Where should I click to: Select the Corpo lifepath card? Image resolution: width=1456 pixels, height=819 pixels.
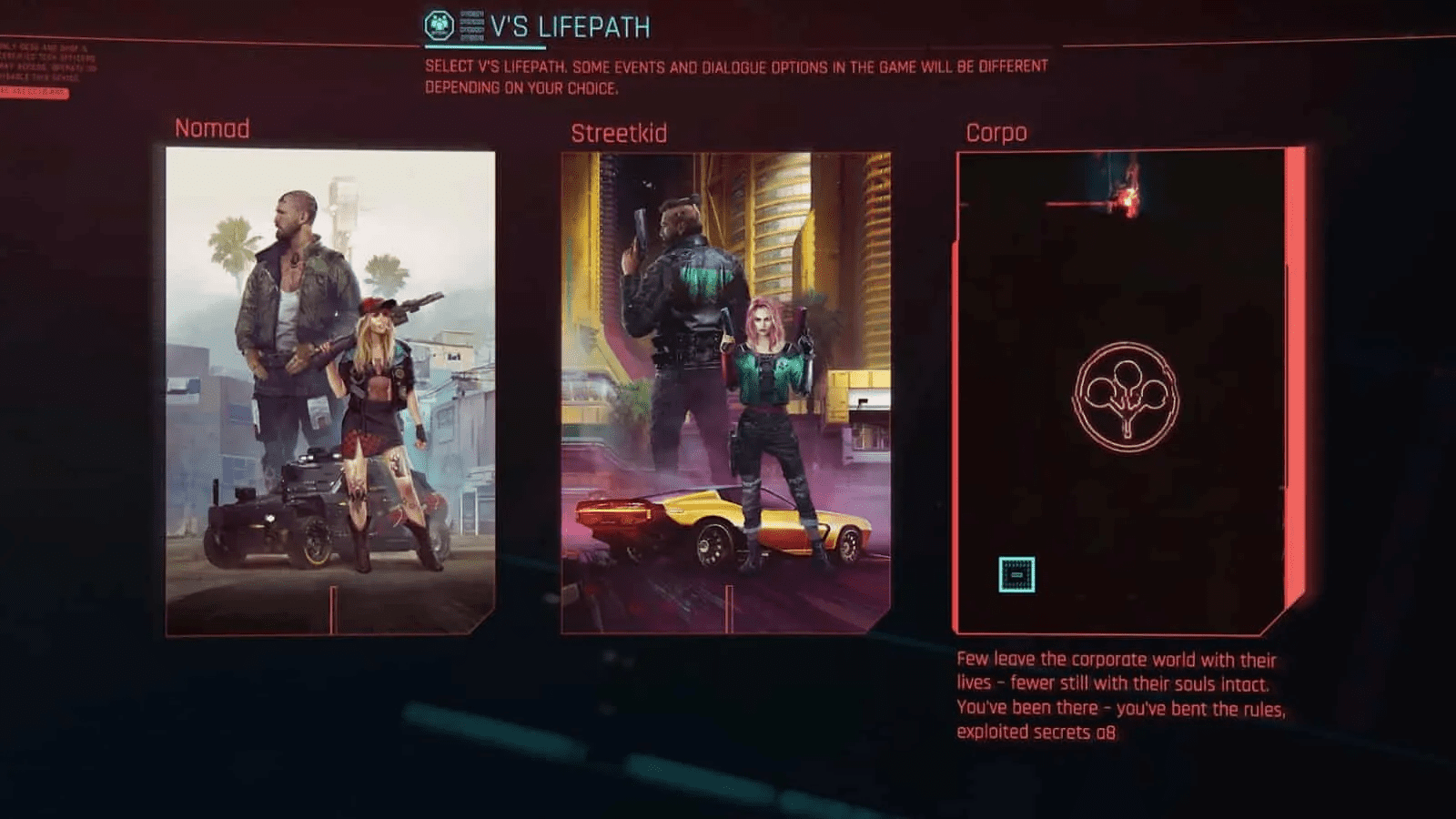pyautogui.click(x=1124, y=391)
